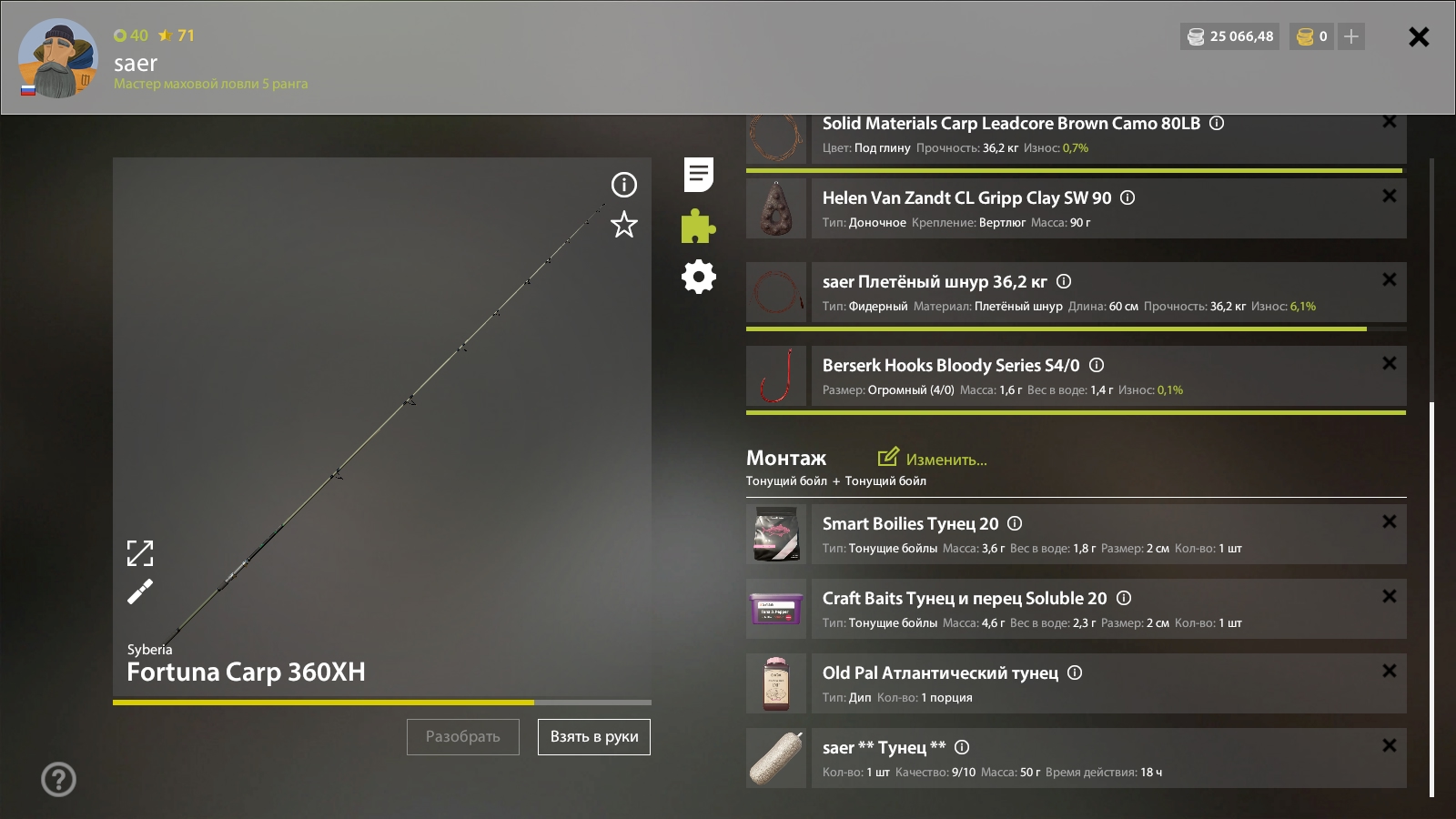The height and width of the screenshot is (819, 1456).
Task: Select Craft Baits Тунец и перец thumbnail
Action: [x=776, y=609]
